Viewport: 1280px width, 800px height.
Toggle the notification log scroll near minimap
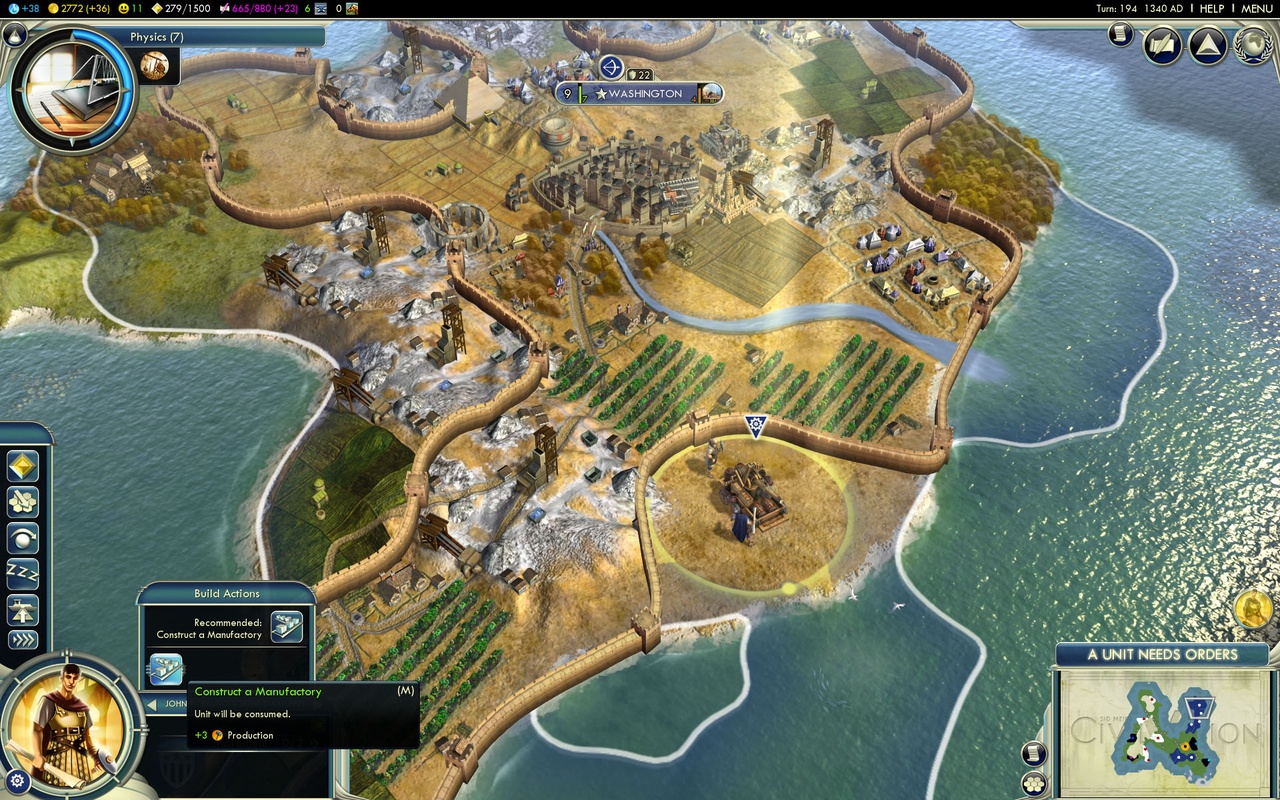(x=1033, y=752)
